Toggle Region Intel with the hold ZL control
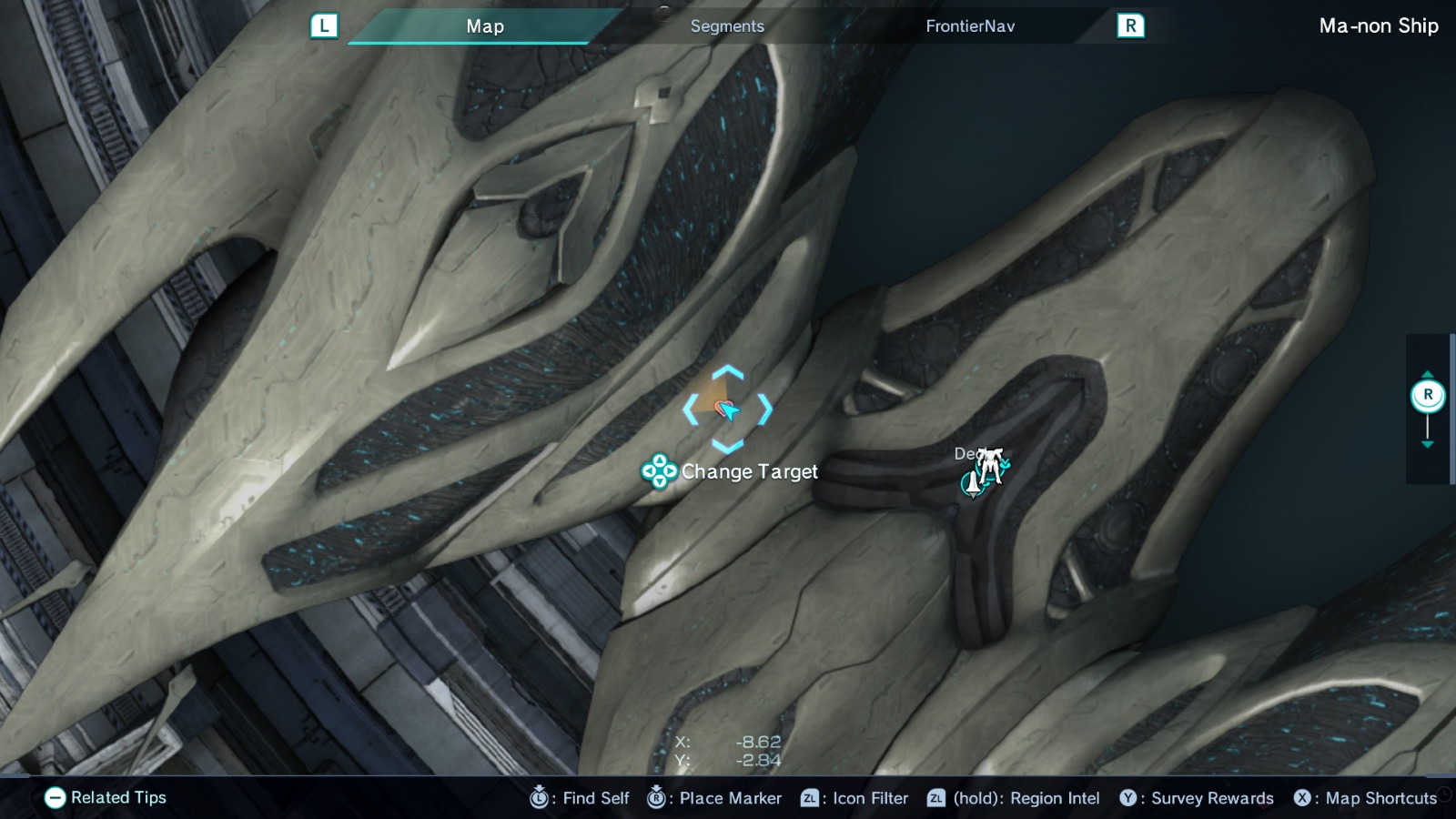This screenshot has height=819, width=1456. 935,798
